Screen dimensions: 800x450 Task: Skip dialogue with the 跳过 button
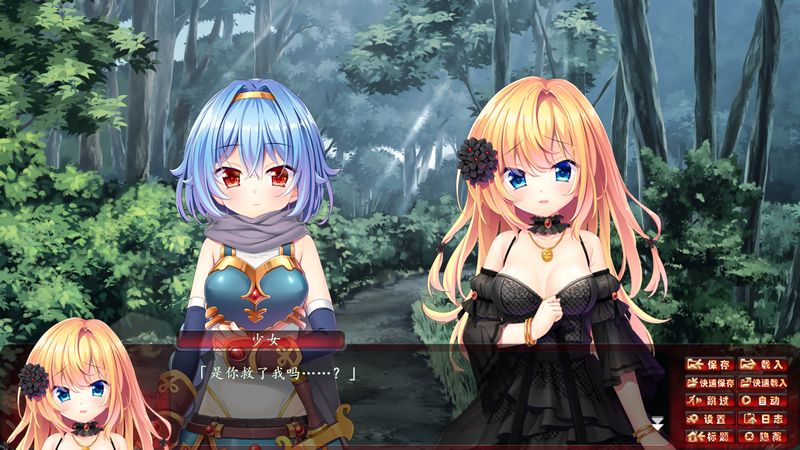(711, 401)
